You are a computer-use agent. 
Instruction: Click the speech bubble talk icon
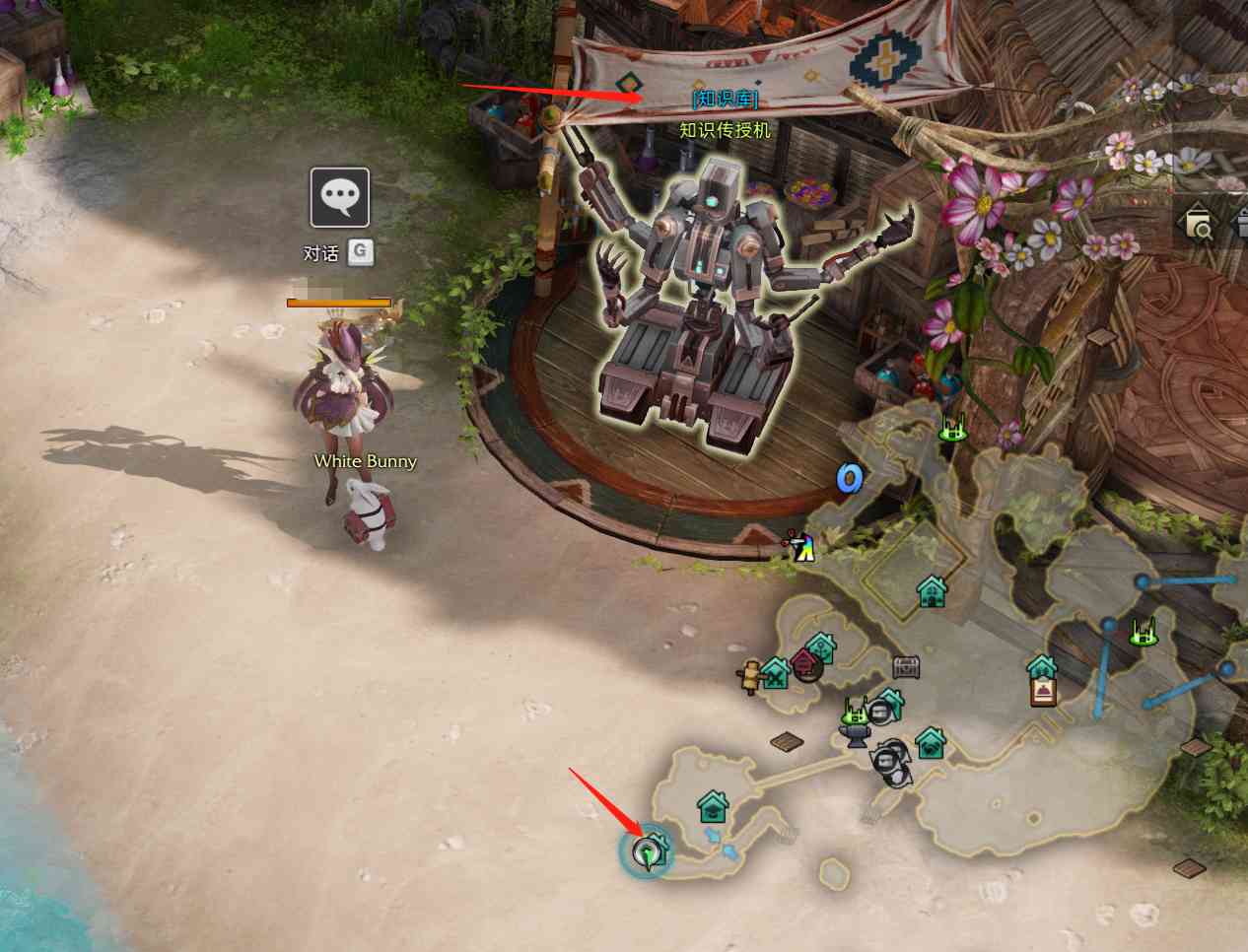[340, 197]
